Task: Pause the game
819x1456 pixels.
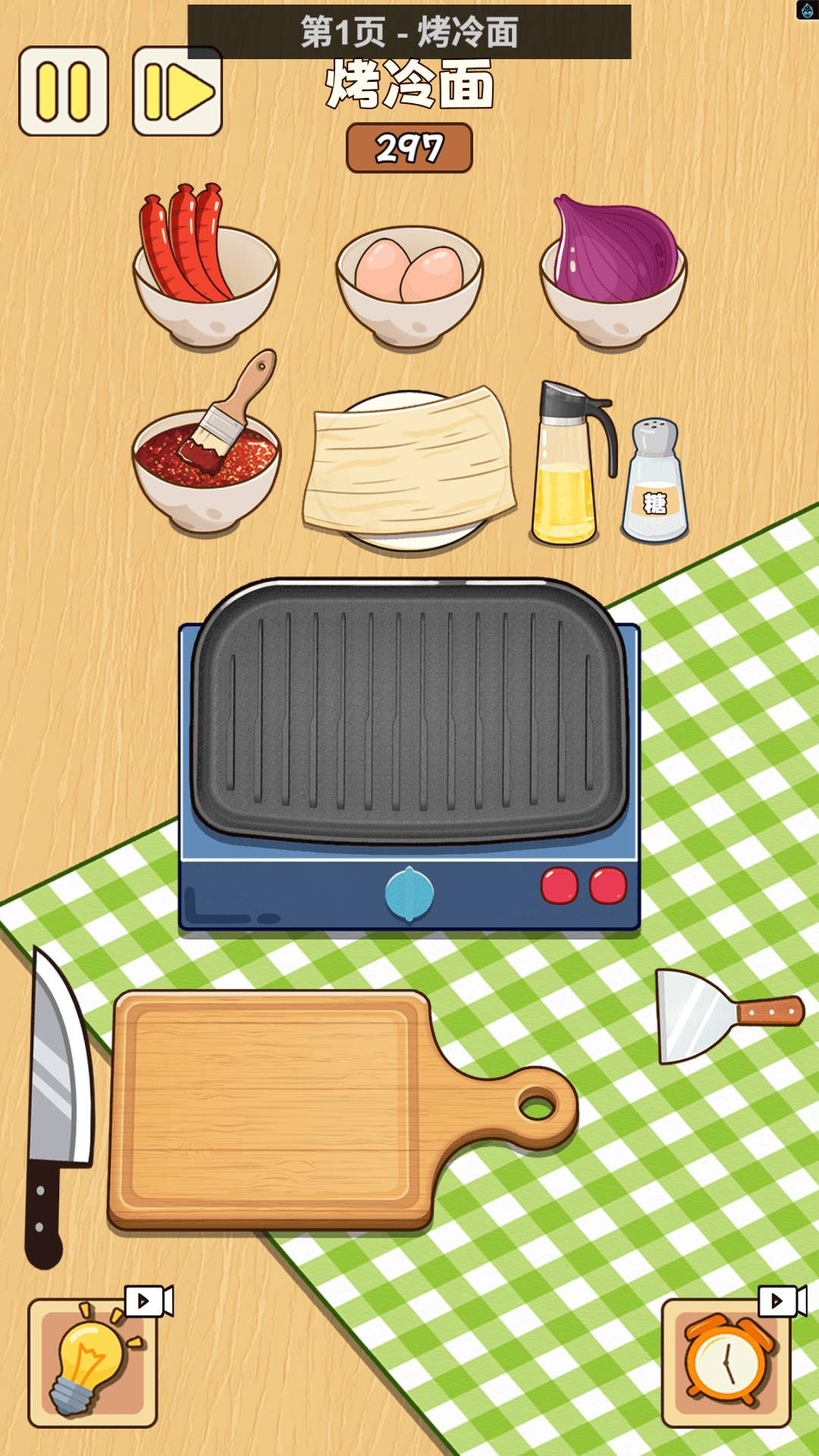Action: point(64,92)
